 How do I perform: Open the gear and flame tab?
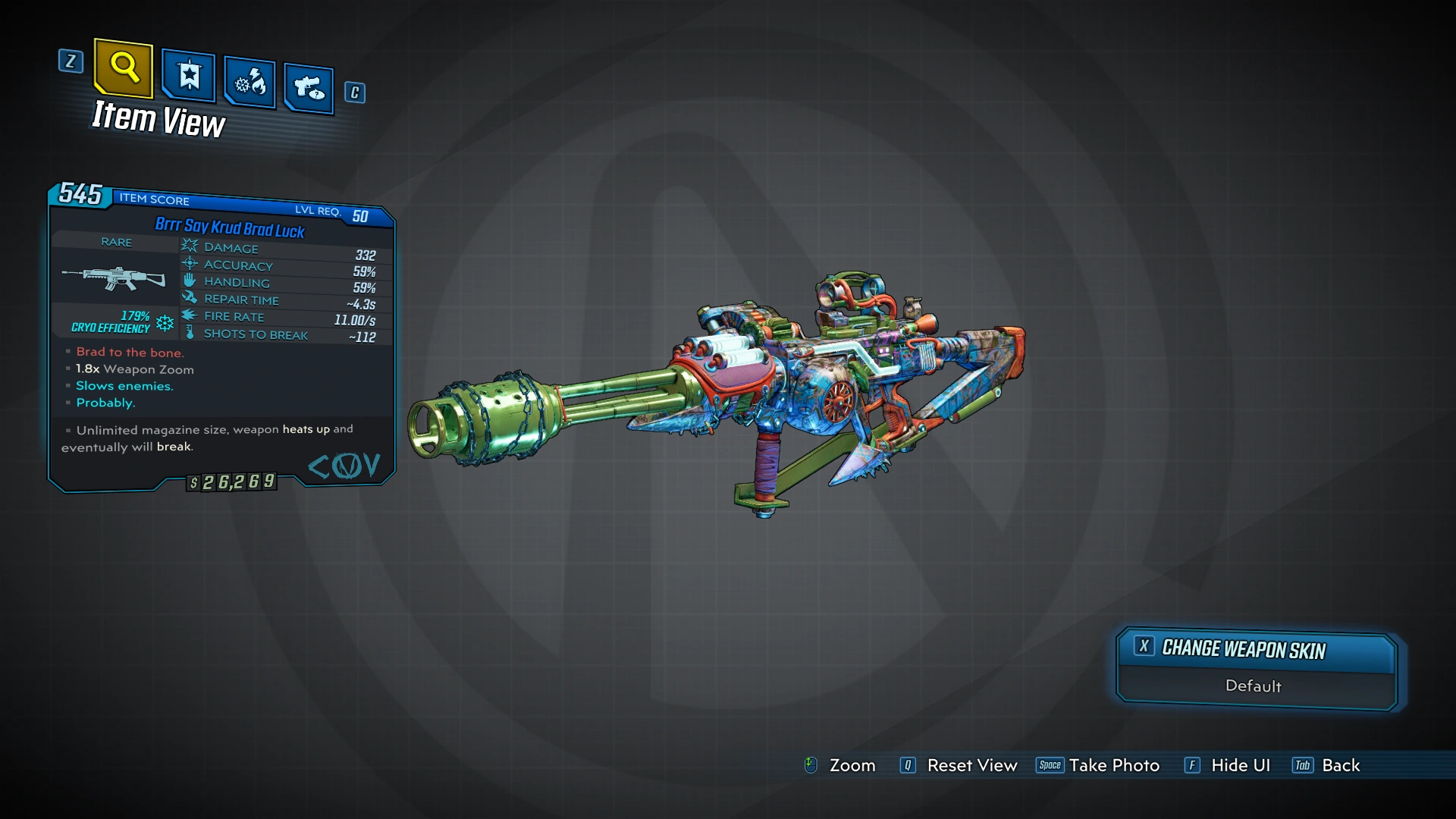249,82
